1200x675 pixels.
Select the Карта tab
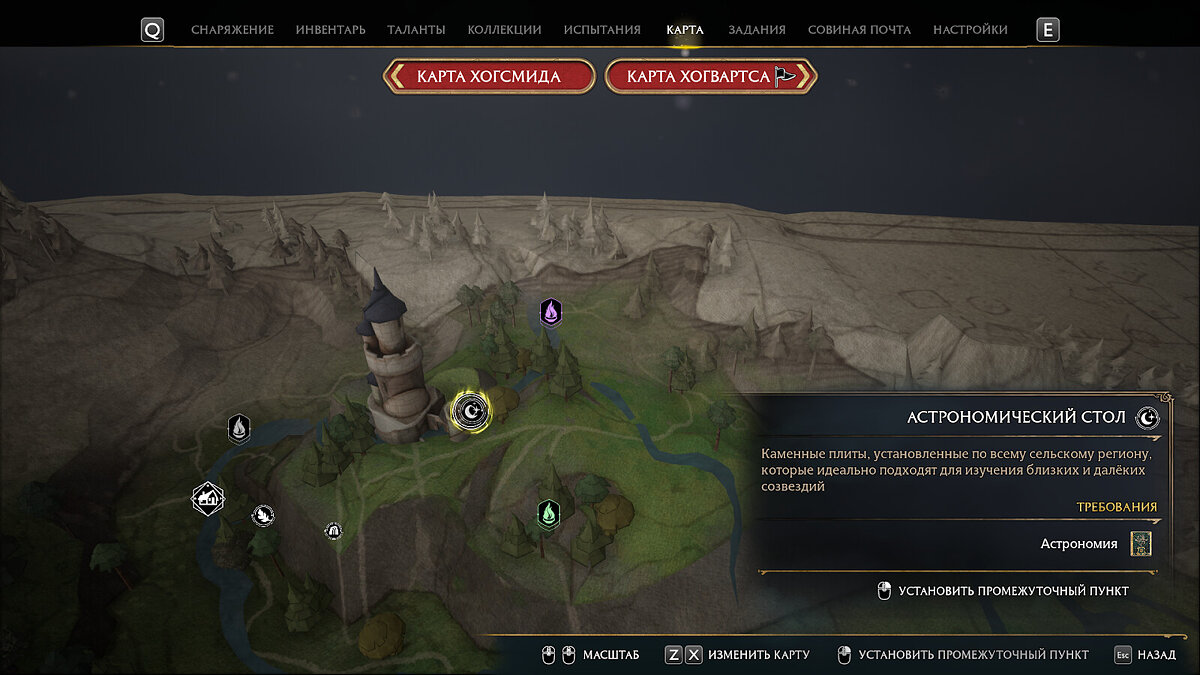tap(685, 30)
